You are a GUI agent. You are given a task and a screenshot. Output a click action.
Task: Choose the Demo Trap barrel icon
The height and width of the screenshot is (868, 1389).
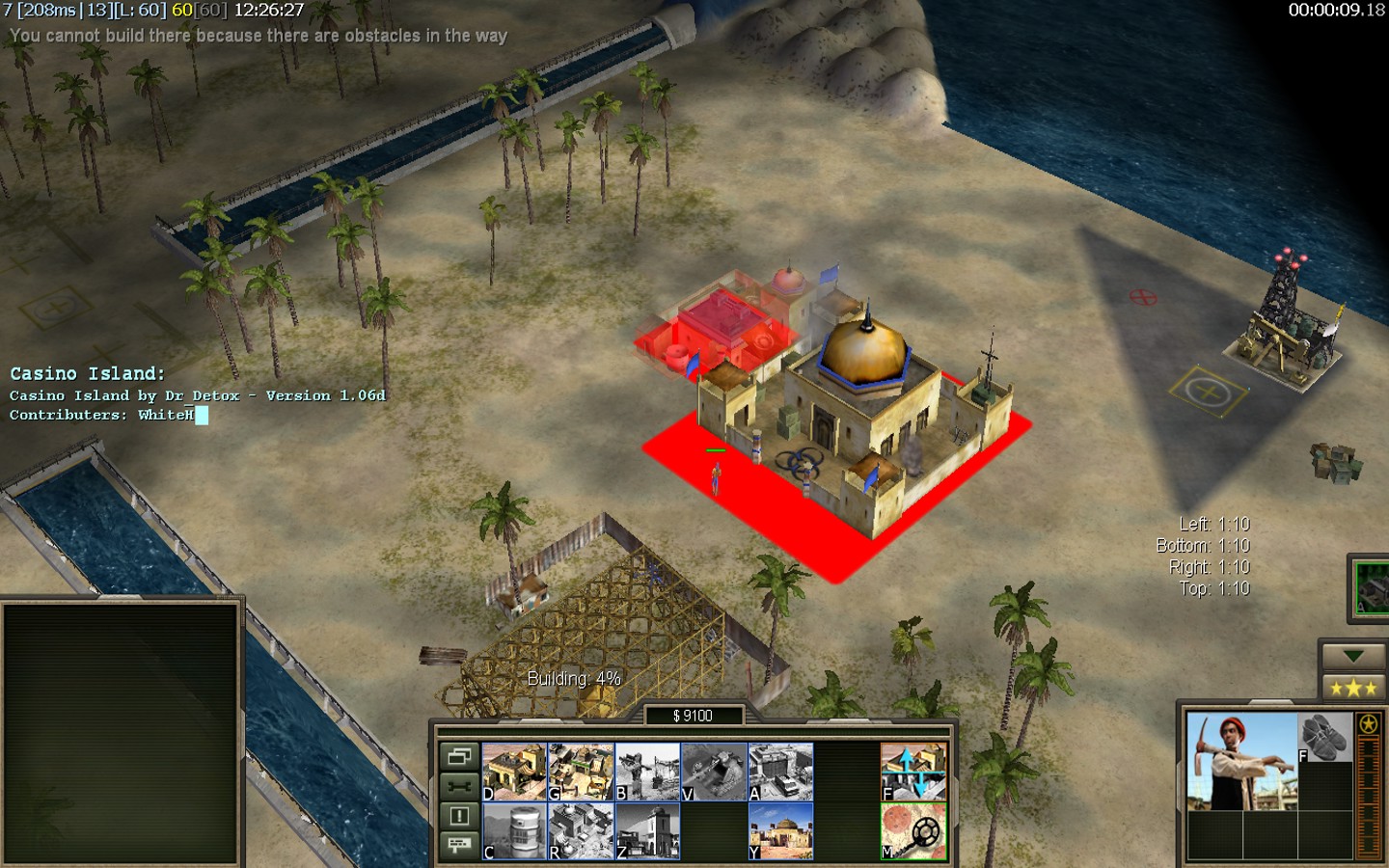514,831
